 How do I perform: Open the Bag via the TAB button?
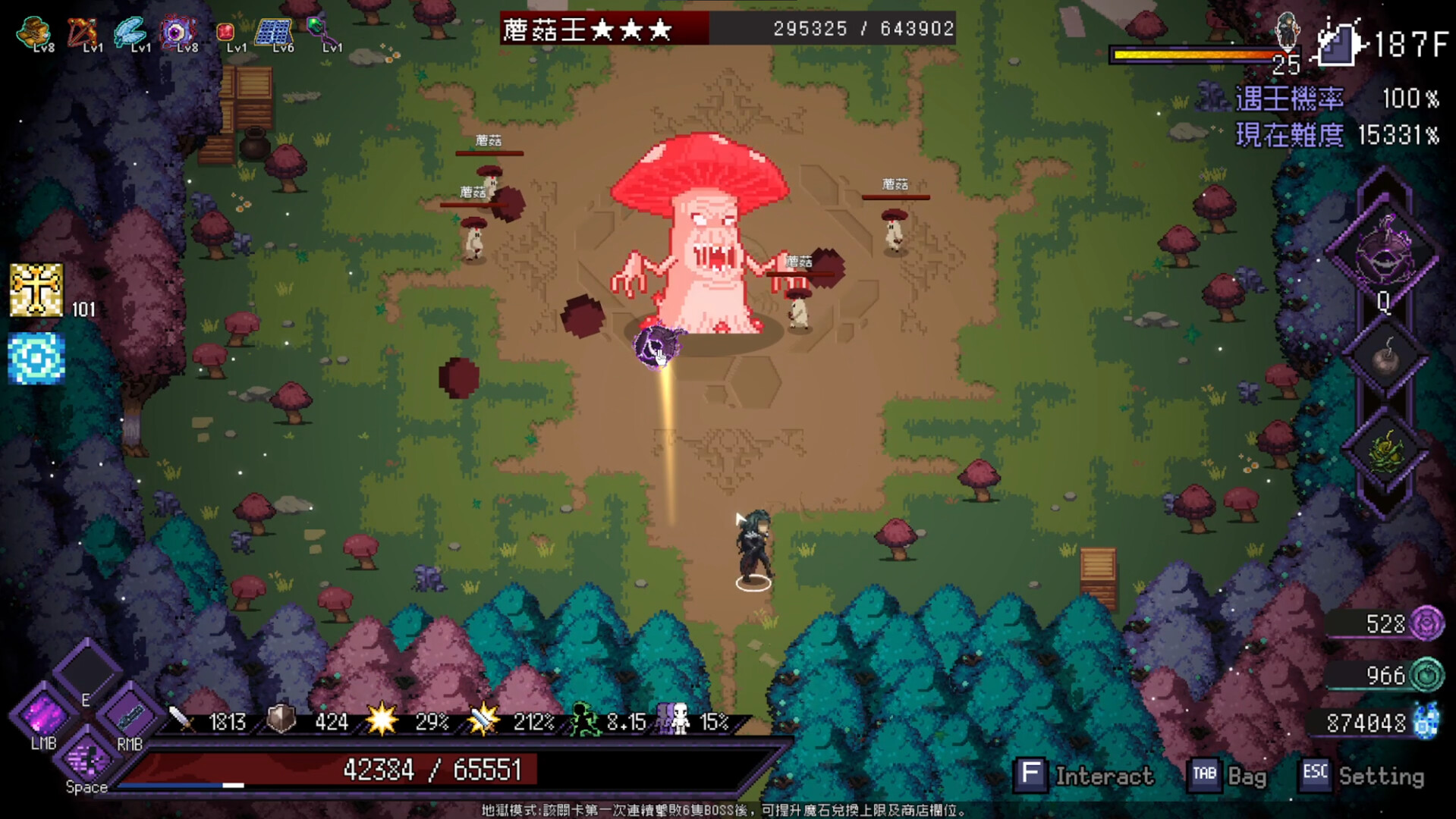[1206, 775]
